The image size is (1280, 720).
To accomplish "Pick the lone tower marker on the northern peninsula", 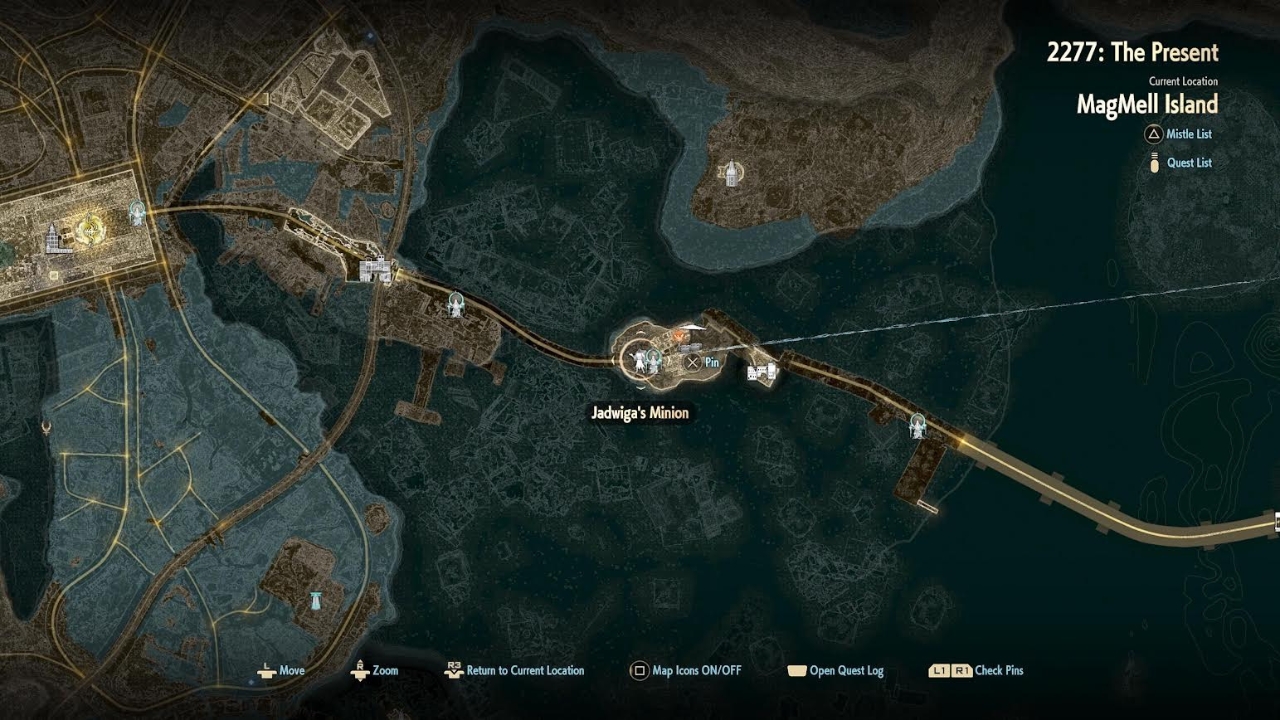I will click(x=732, y=174).
